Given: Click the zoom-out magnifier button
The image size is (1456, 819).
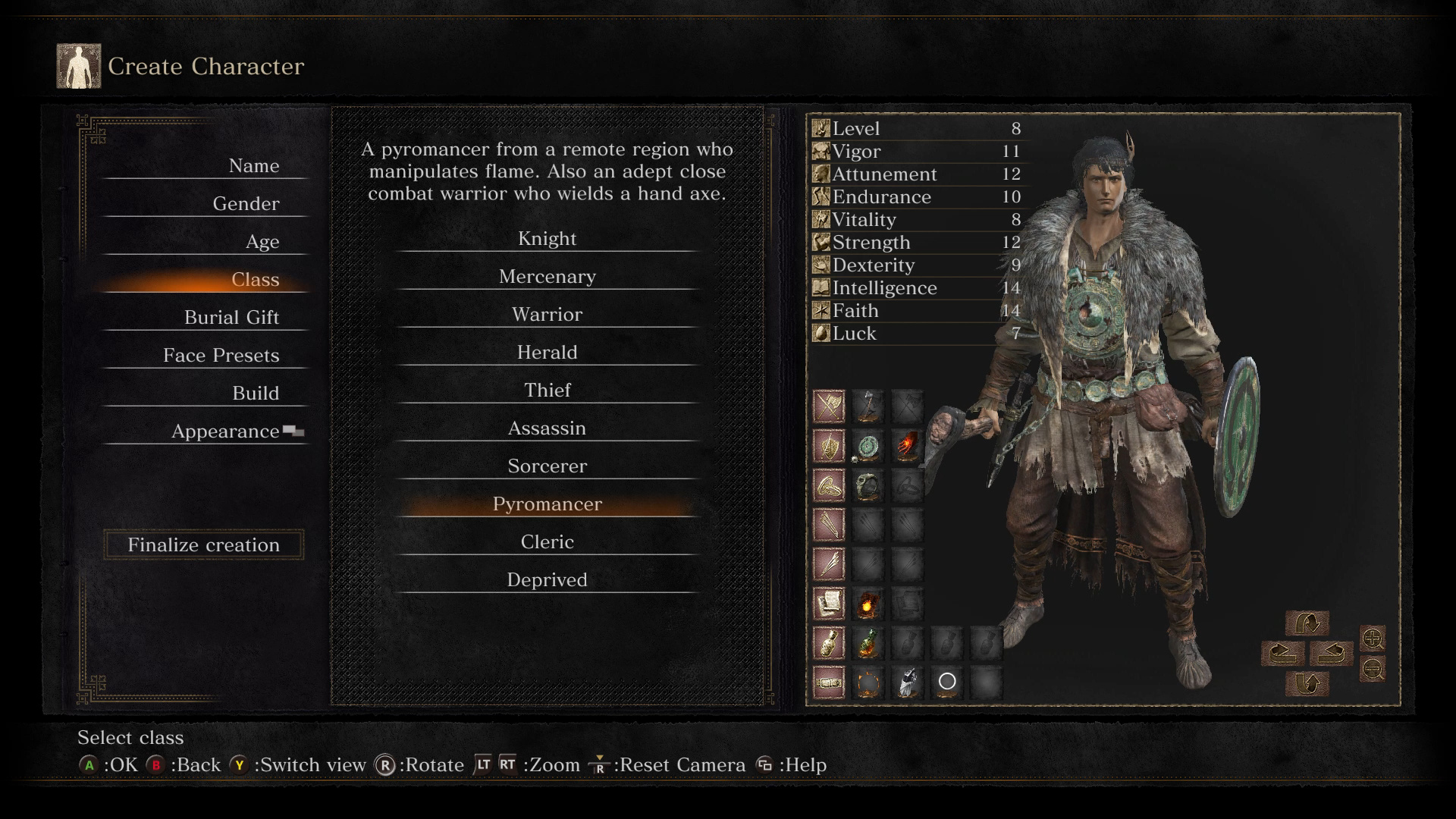Looking at the screenshot, I should click(1373, 669).
